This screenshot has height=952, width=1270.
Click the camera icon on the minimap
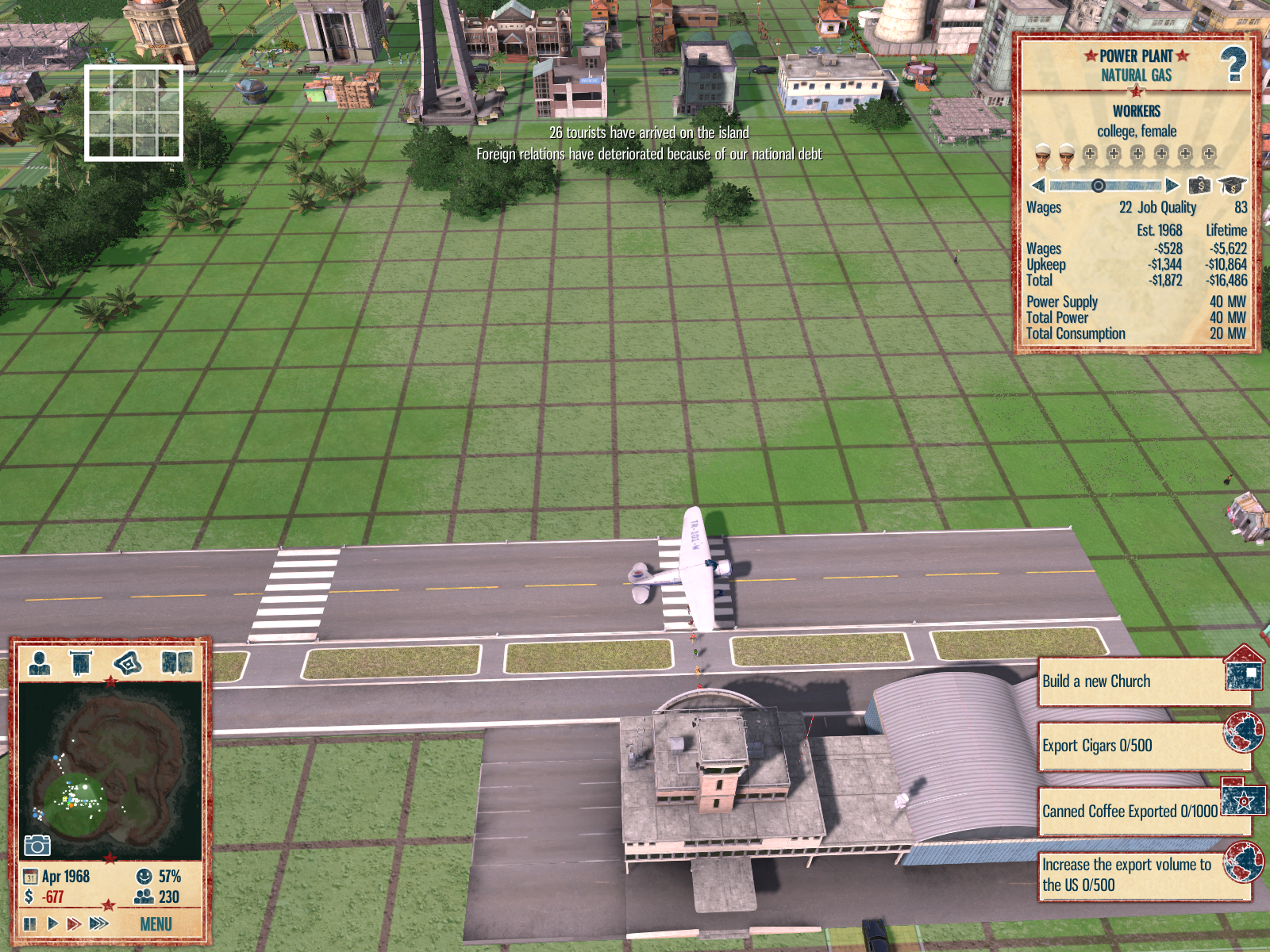[x=37, y=846]
